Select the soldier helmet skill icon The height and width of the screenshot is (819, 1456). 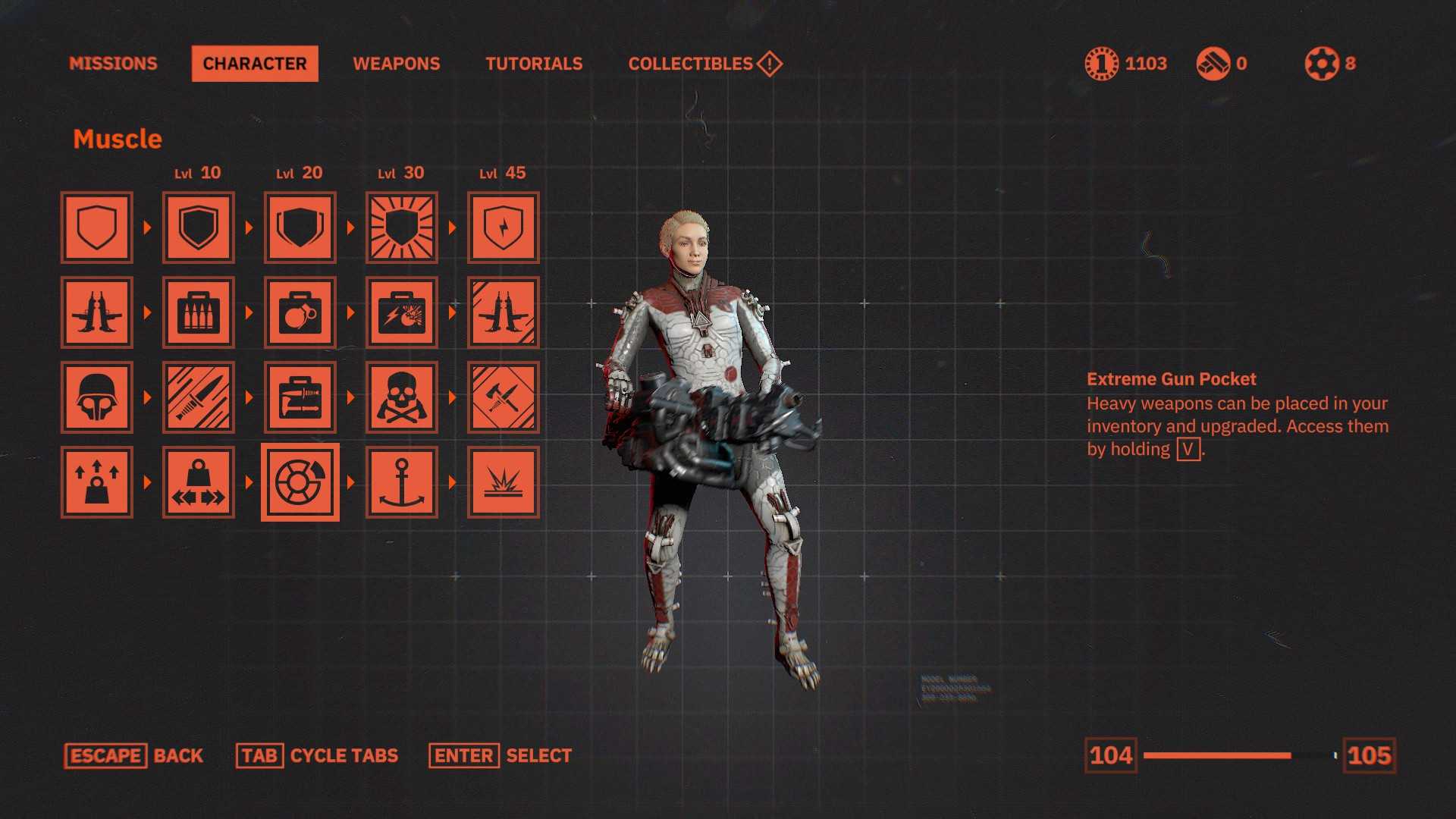coord(97,397)
